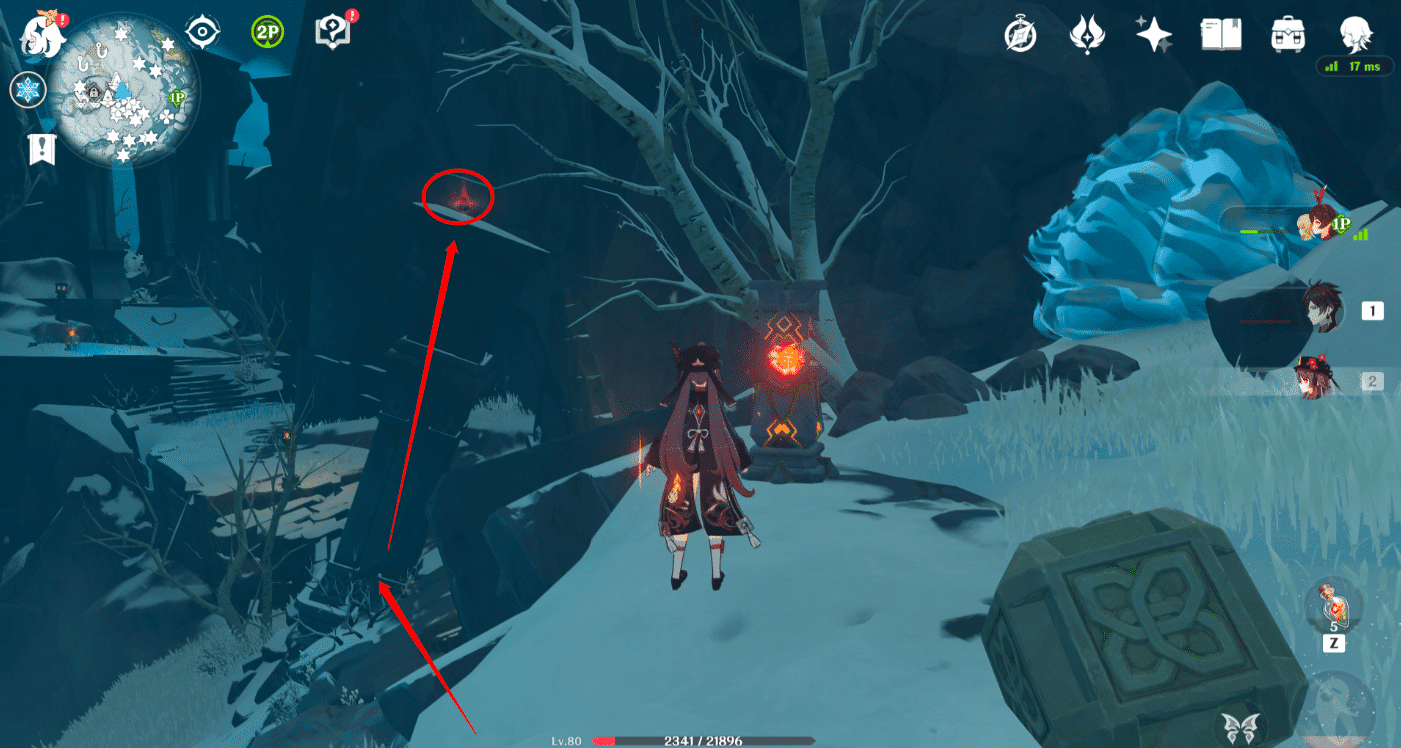Toggle Elemental Sight with the eye icon
Image resolution: width=1401 pixels, height=748 pixels.
tap(203, 32)
